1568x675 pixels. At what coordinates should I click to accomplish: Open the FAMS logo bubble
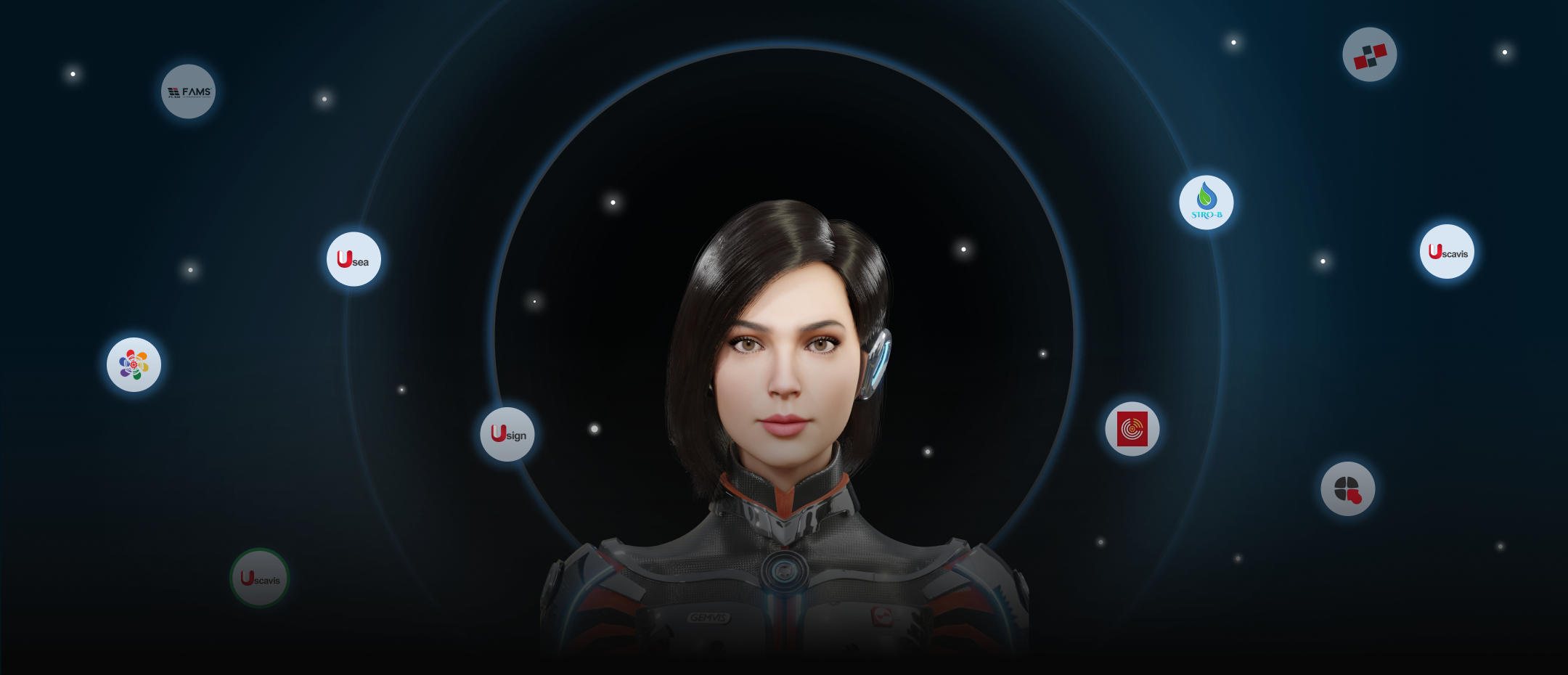(188, 91)
